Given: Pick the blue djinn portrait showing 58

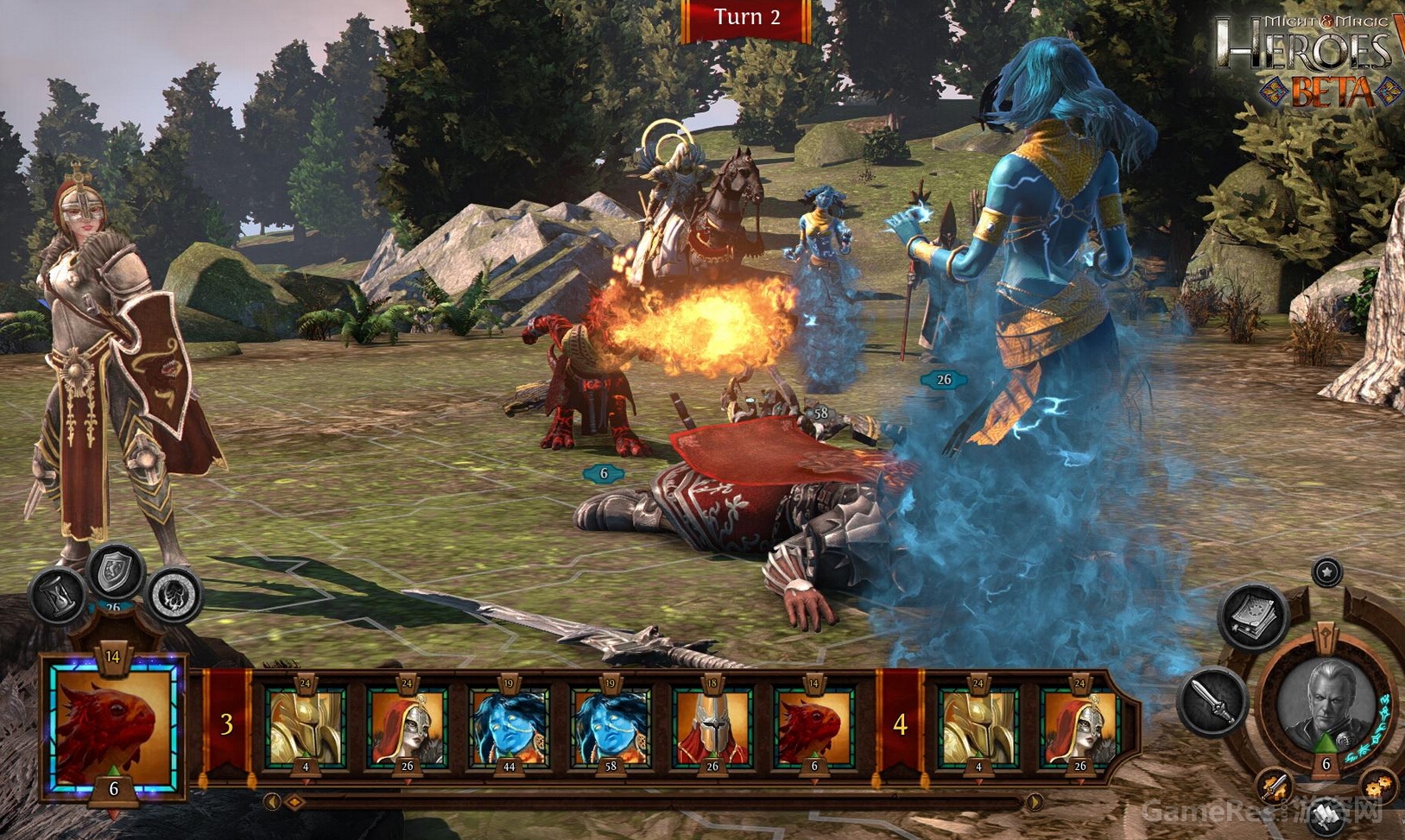Looking at the screenshot, I should coord(611,727).
